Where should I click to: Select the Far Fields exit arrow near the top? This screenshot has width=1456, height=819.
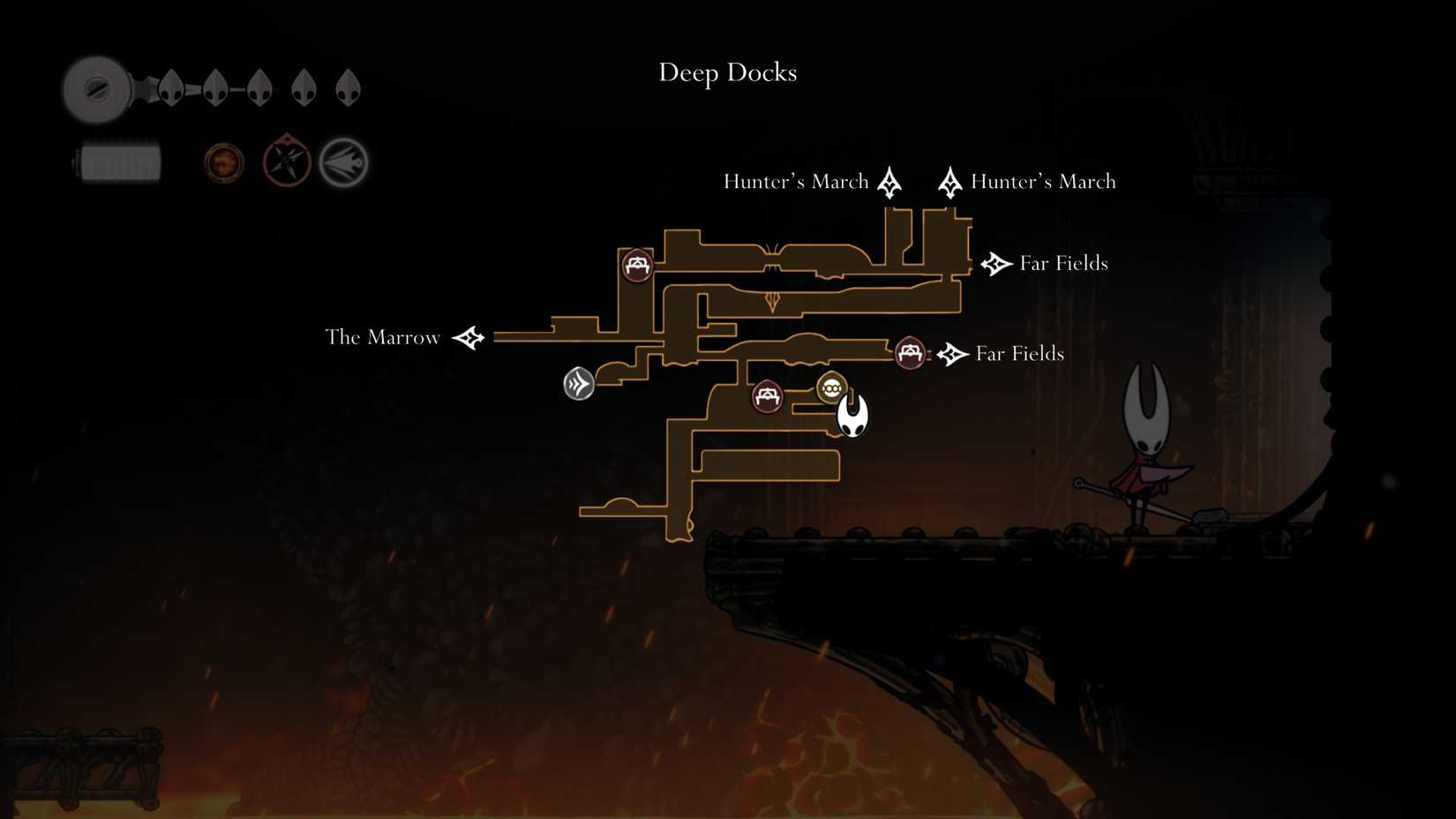pos(994,263)
